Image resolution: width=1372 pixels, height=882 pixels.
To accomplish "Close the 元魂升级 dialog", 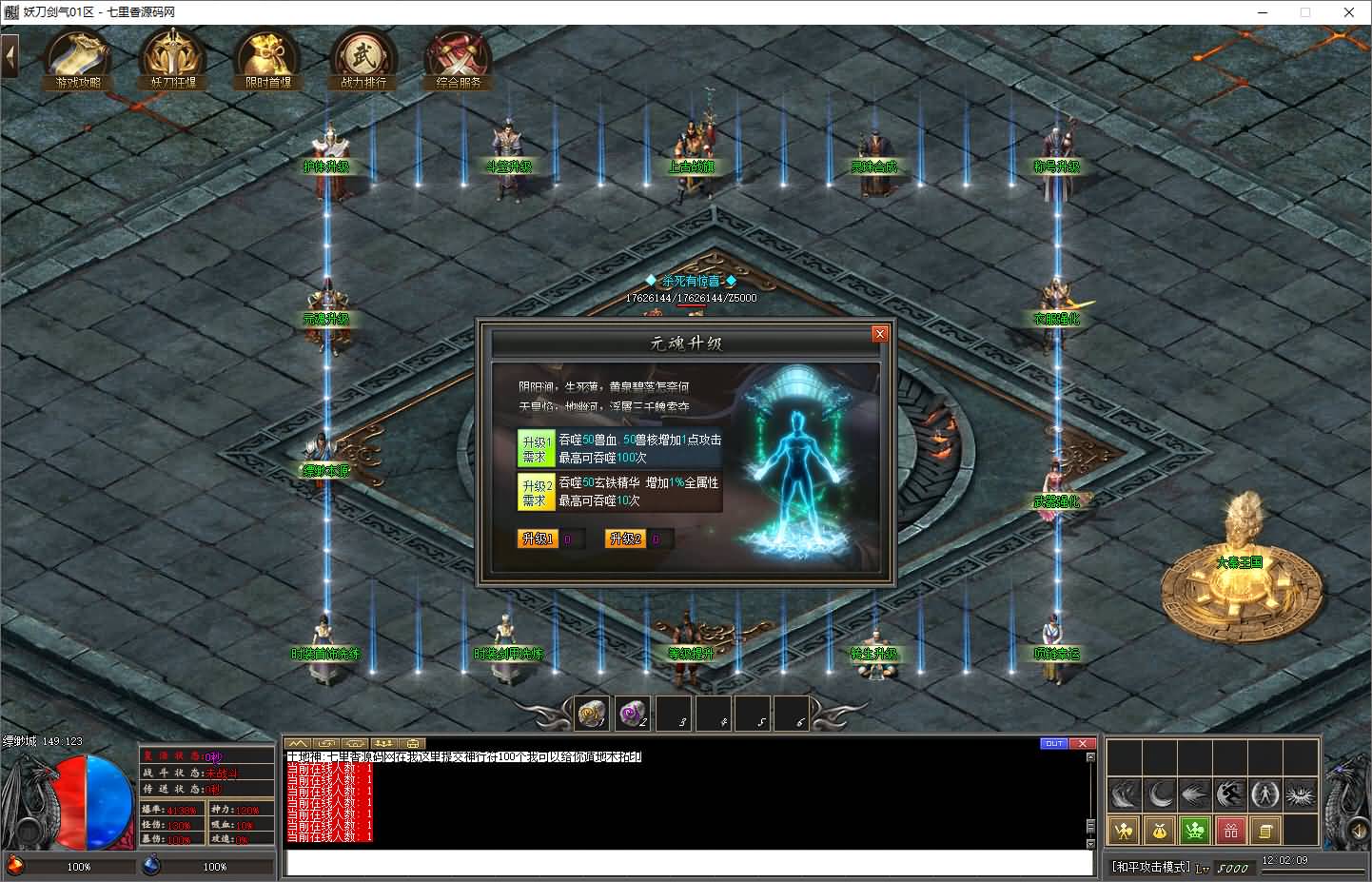I will pyautogui.click(x=879, y=334).
